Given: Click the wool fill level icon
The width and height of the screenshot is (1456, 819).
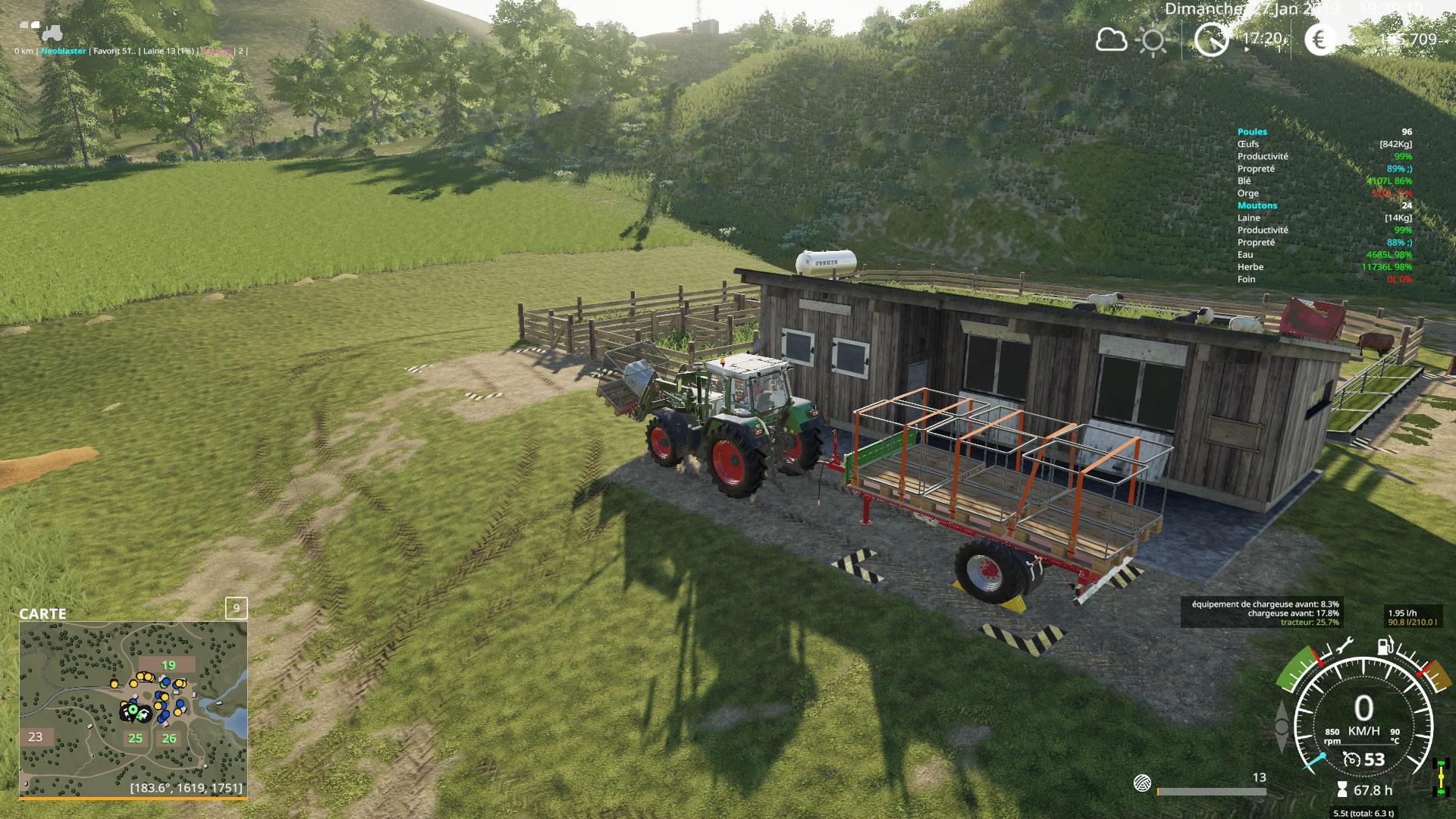Looking at the screenshot, I should pyautogui.click(x=1143, y=782).
